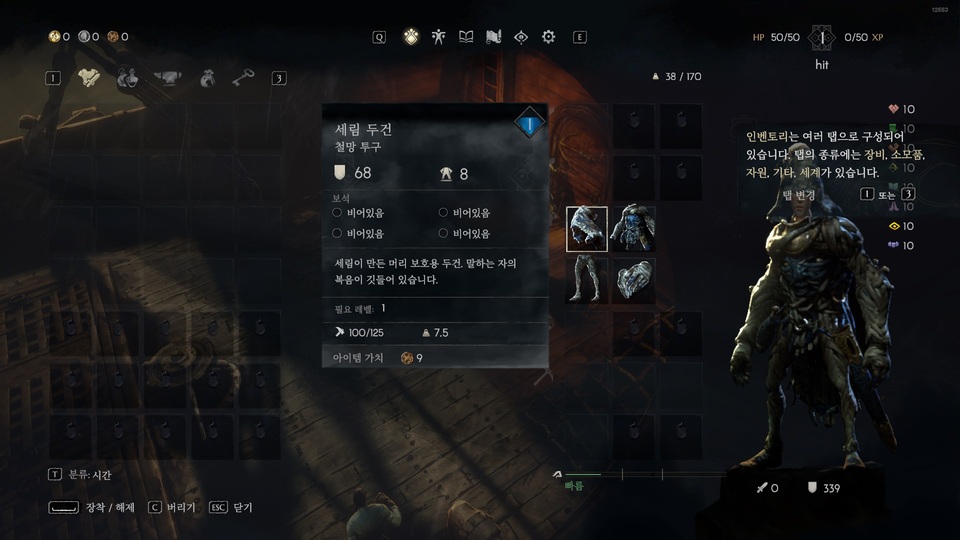Image resolution: width=960 pixels, height=540 pixels.
Task: Open the inventory menu icon at top
Action: [410, 37]
